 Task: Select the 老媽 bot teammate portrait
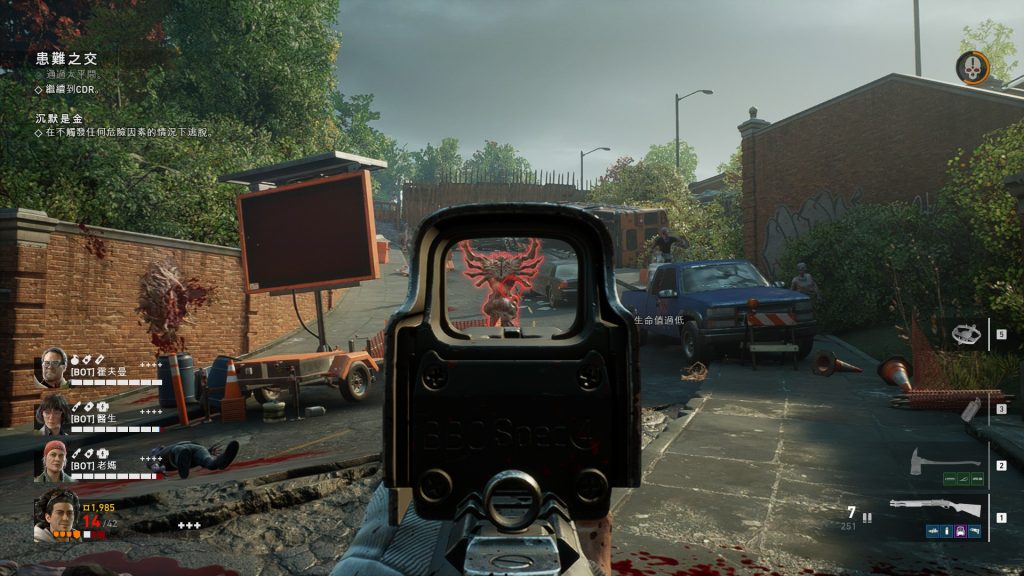[x=52, y=460]
